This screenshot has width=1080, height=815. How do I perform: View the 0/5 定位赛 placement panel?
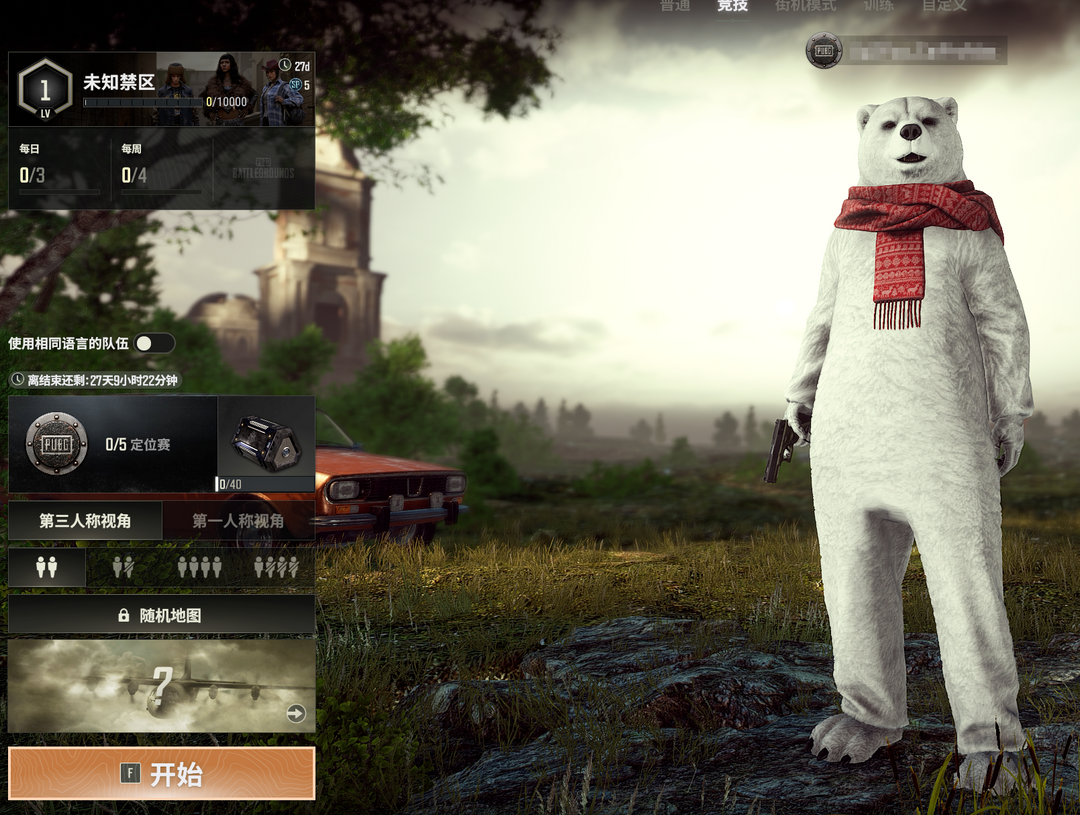(x=112, y=444)
